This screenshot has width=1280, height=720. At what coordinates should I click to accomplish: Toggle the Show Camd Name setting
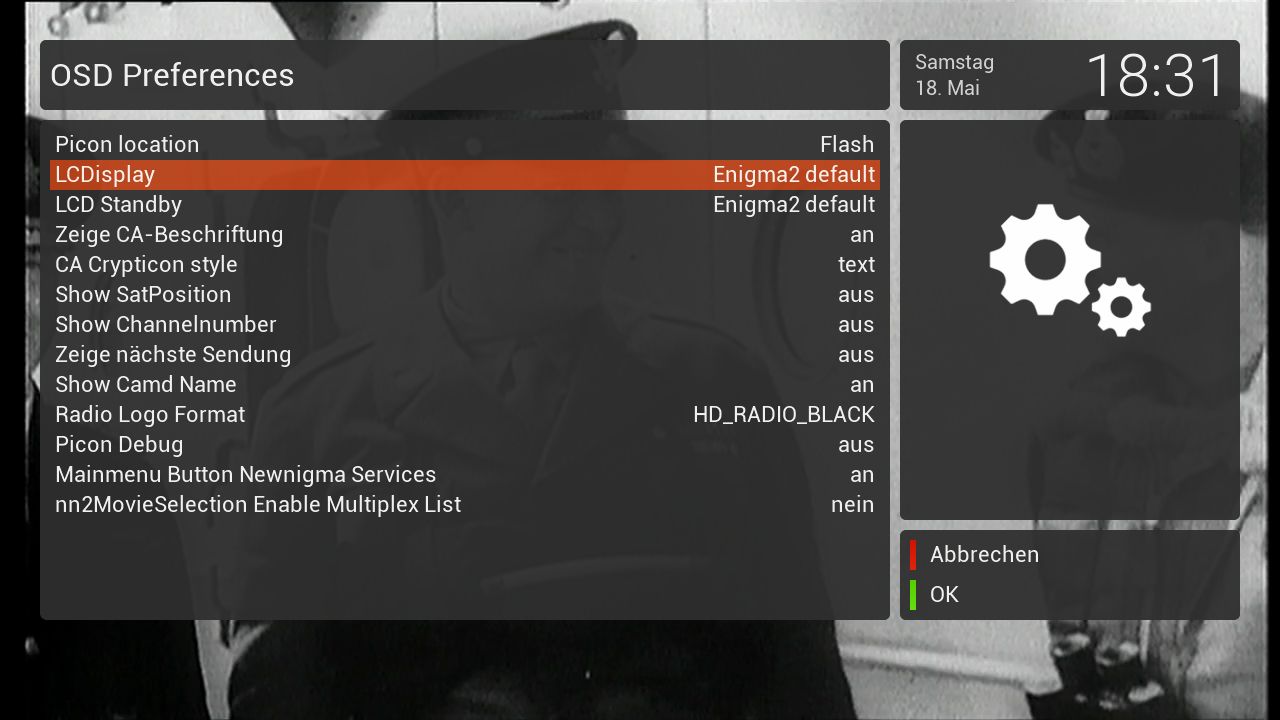coord(464,384)
